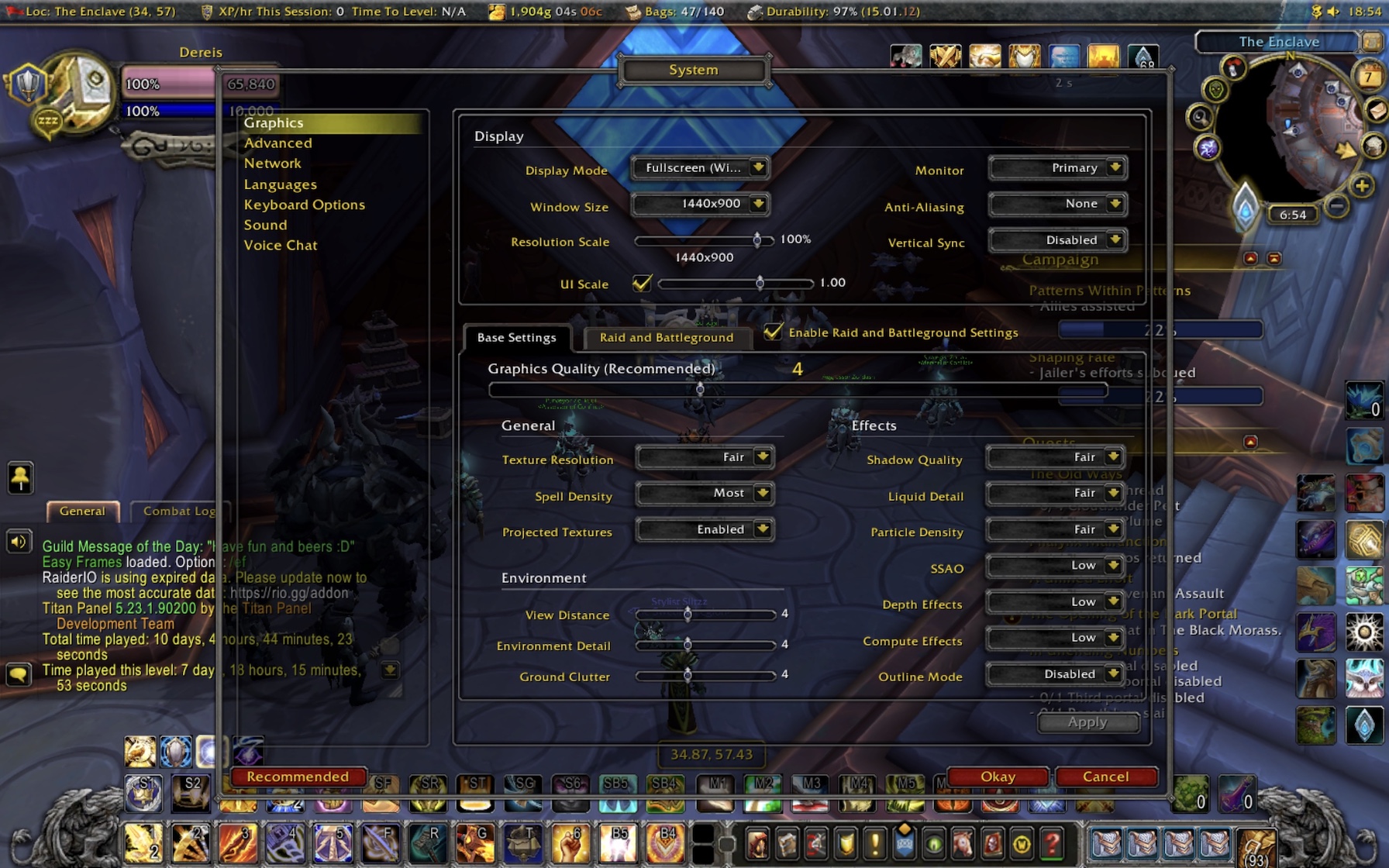Confirm settings with the Okay button

tap(998, 777)
